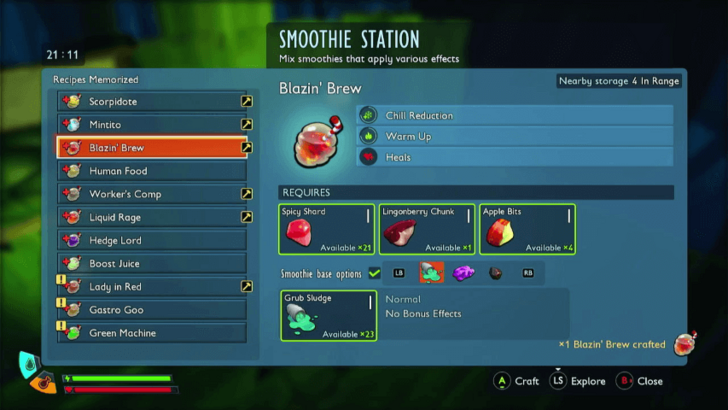The height and width of the screenshot is (410, 728).
Task: Click the Apple Bits ingredient slot
Action: pos(527,230)
